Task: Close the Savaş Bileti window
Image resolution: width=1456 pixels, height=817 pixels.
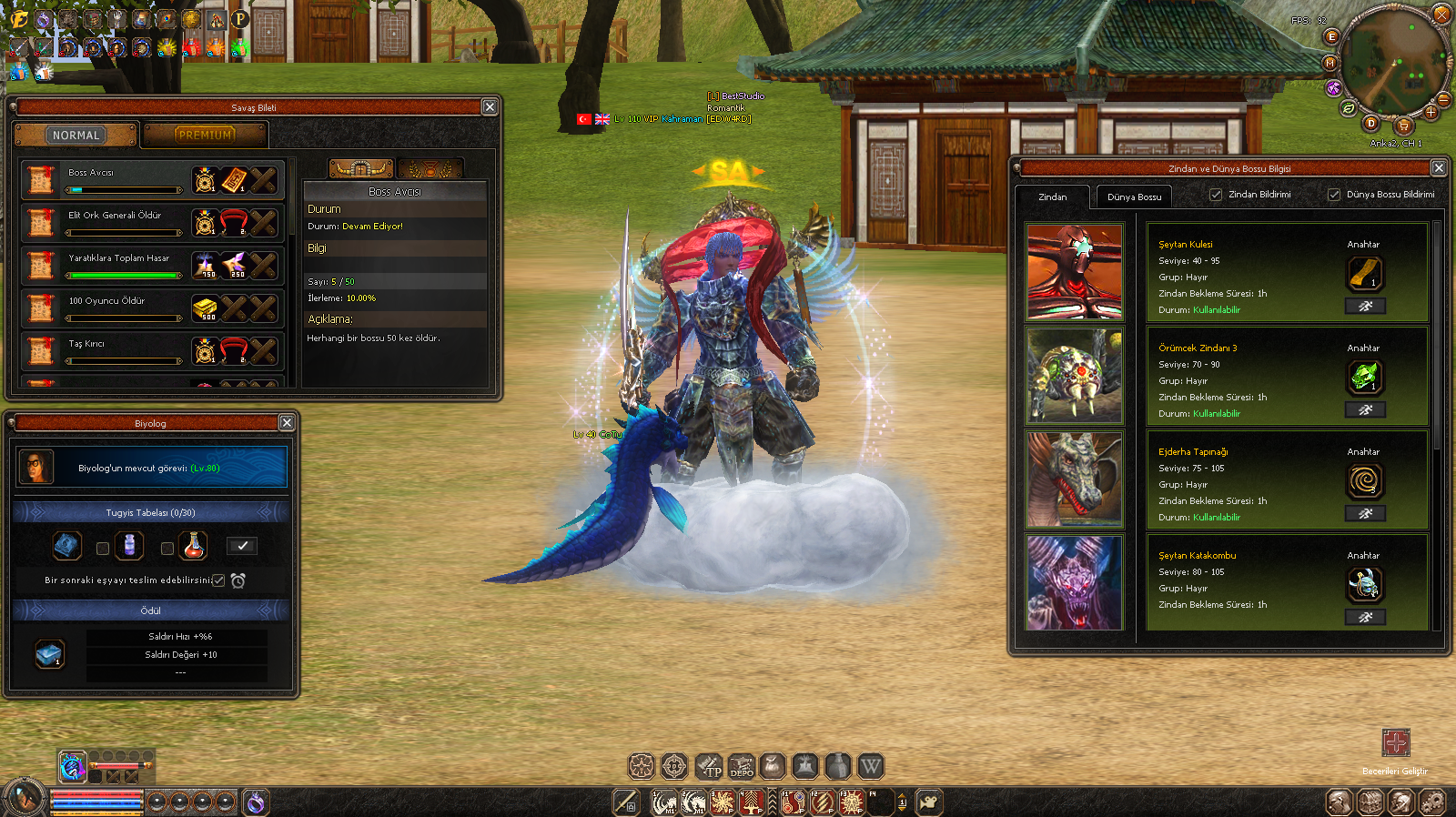Action: click(490, 107)
